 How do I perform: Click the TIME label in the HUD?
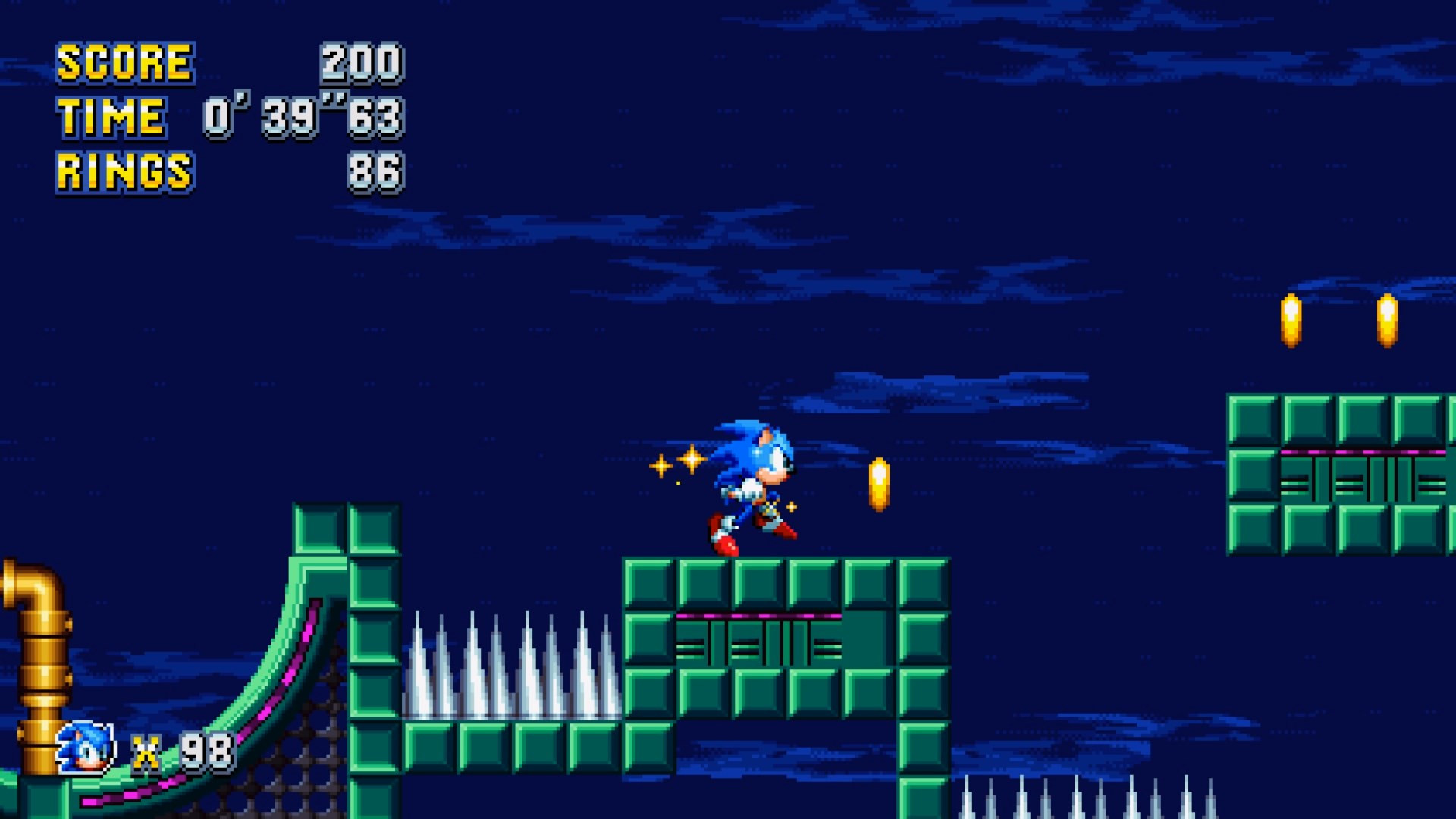pyautogui.click(x=111, y=116)
